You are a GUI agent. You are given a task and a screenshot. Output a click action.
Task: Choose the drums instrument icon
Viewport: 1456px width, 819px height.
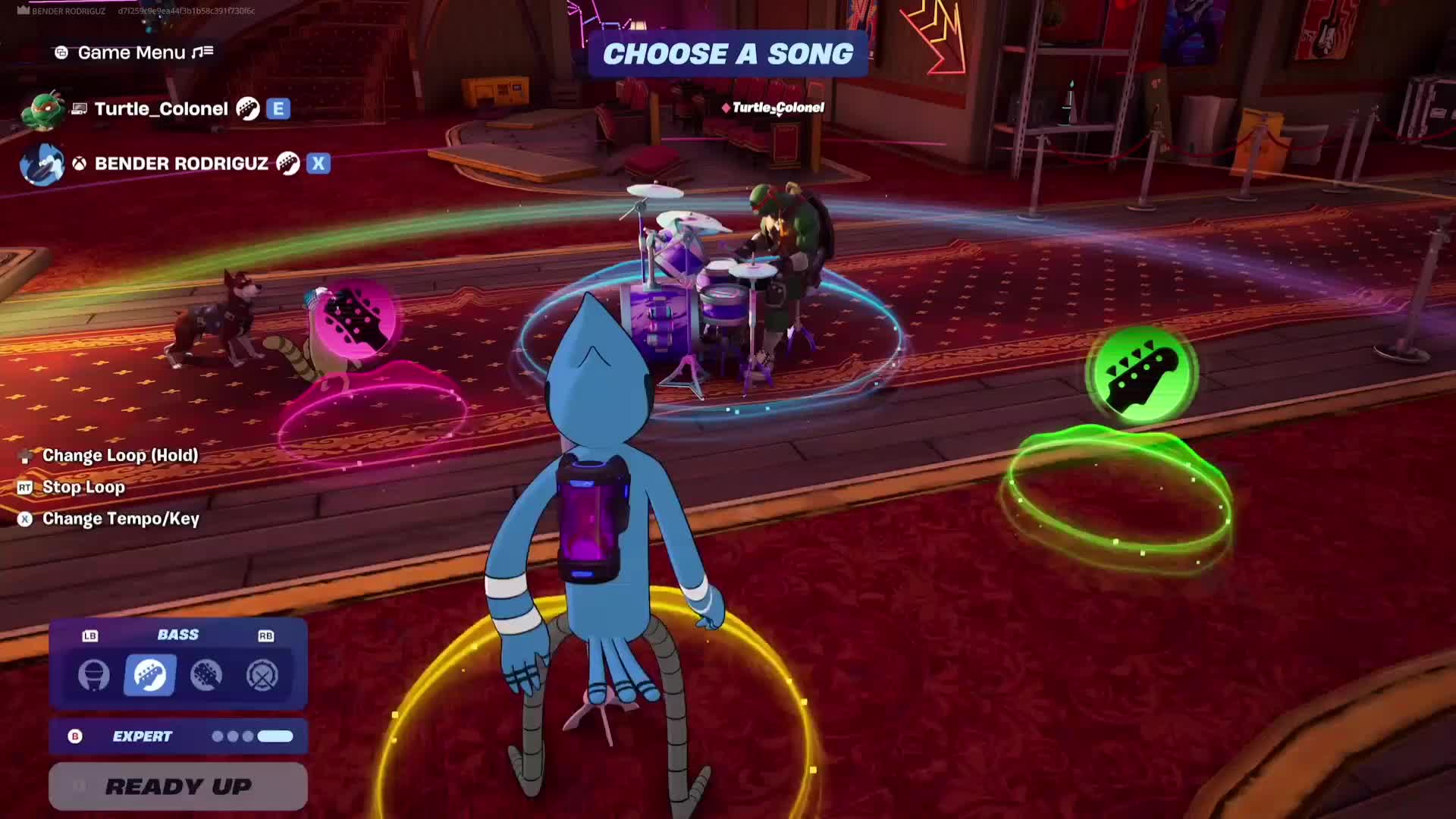point(262,675)
